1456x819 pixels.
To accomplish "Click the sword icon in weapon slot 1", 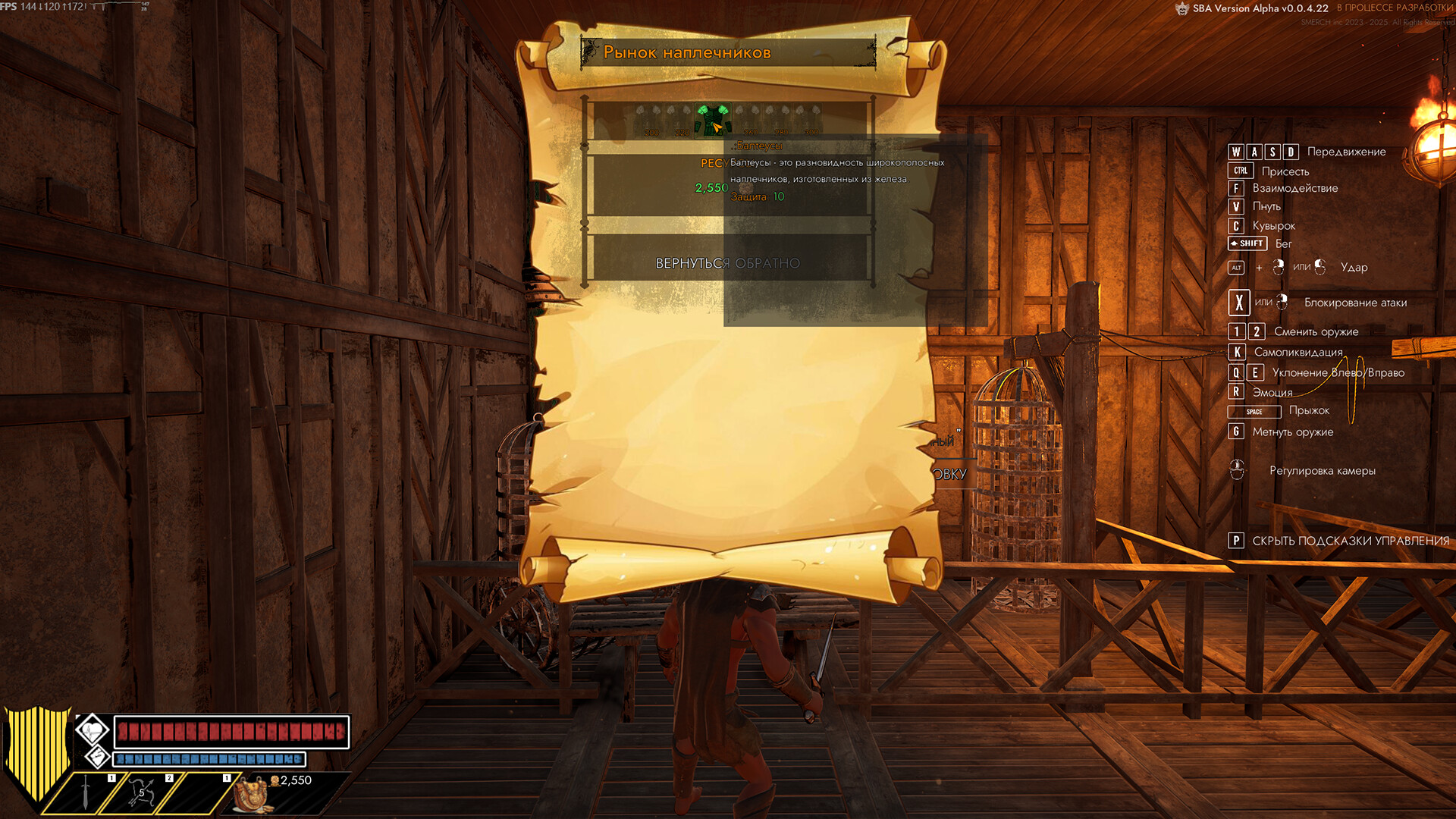I will [86, 792].
